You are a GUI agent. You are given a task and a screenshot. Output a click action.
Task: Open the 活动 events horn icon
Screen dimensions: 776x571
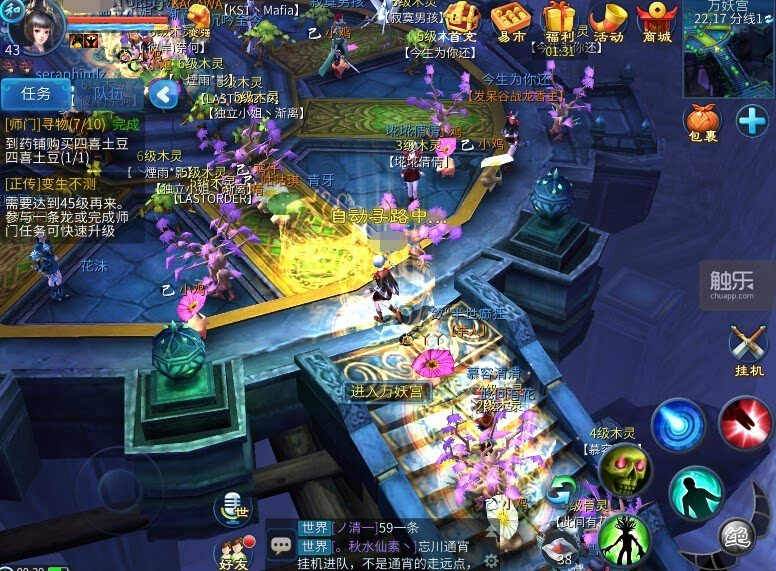(608, 22)
